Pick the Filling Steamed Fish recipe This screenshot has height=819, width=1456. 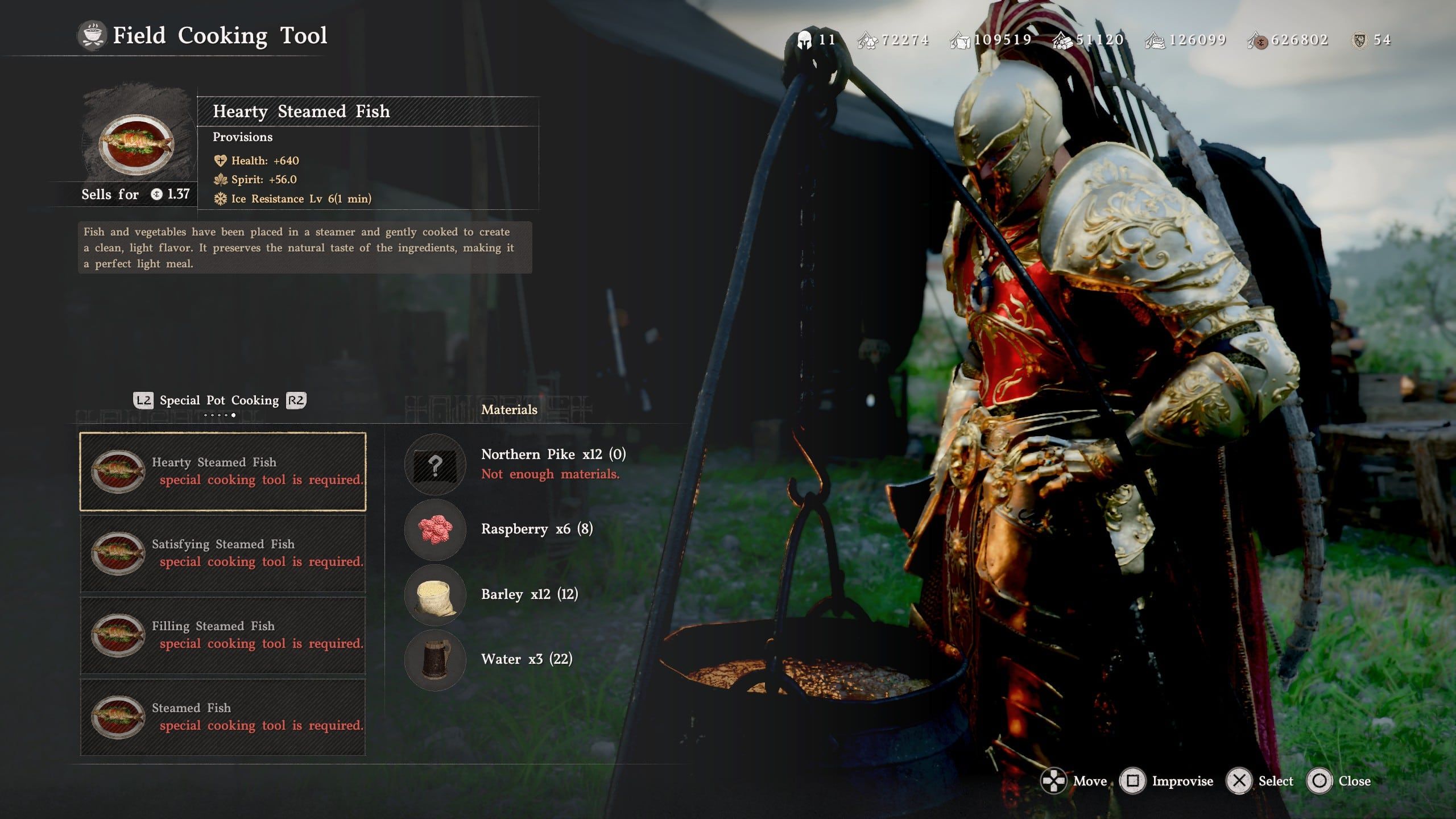point(222,635)
